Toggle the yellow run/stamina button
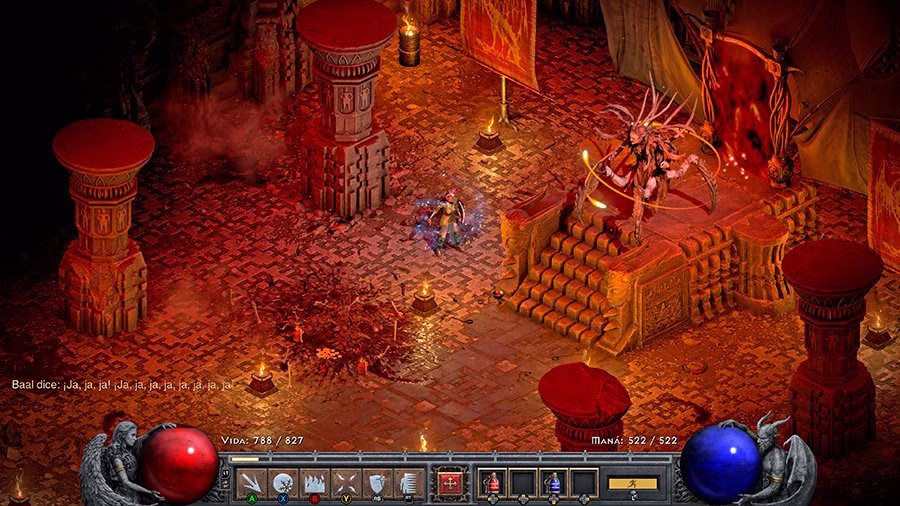Image resolution: width=900 pixels, height=506 pixels. (633, 483)
